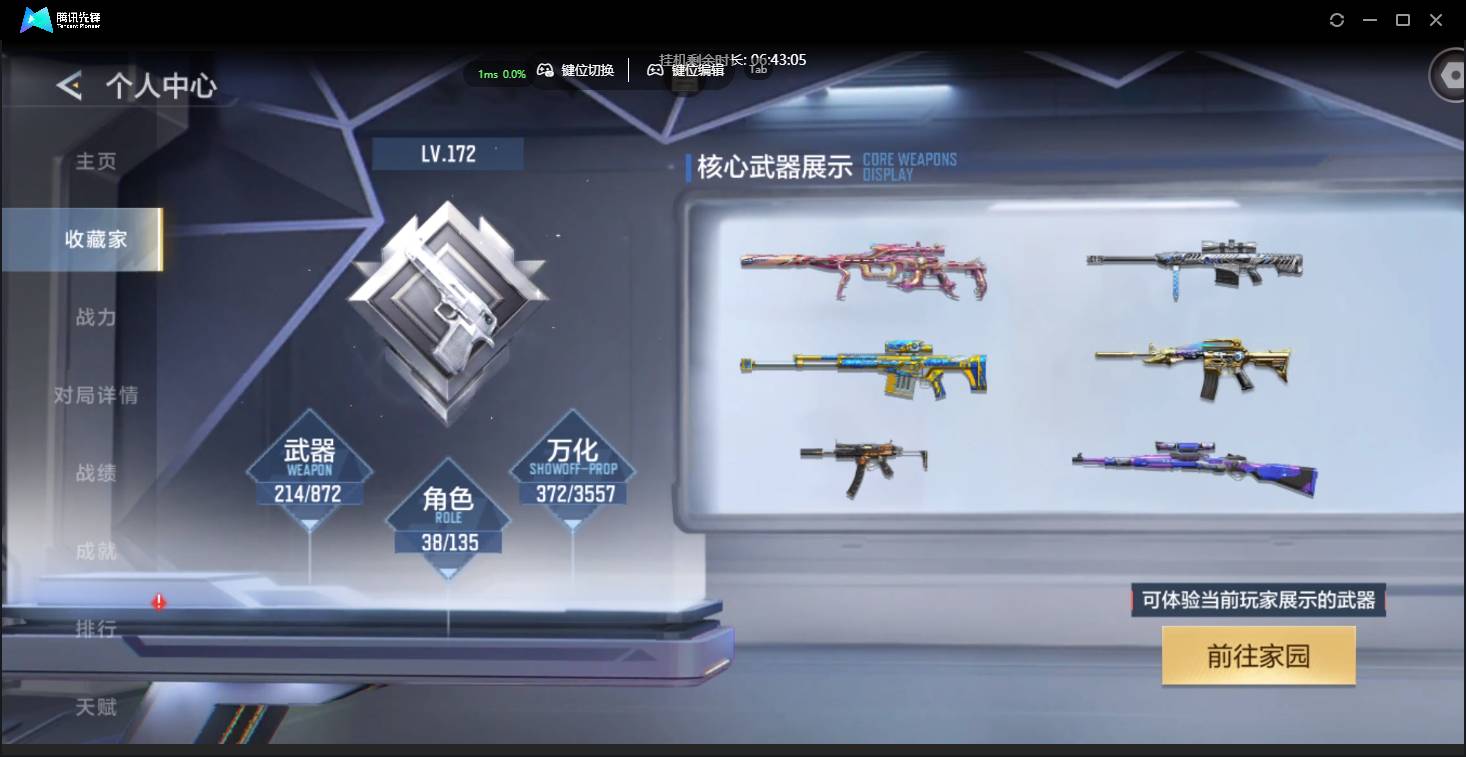Click the Tencent Pioneer logo
Screen dimensions: 1466x757
tap(35, 18)
